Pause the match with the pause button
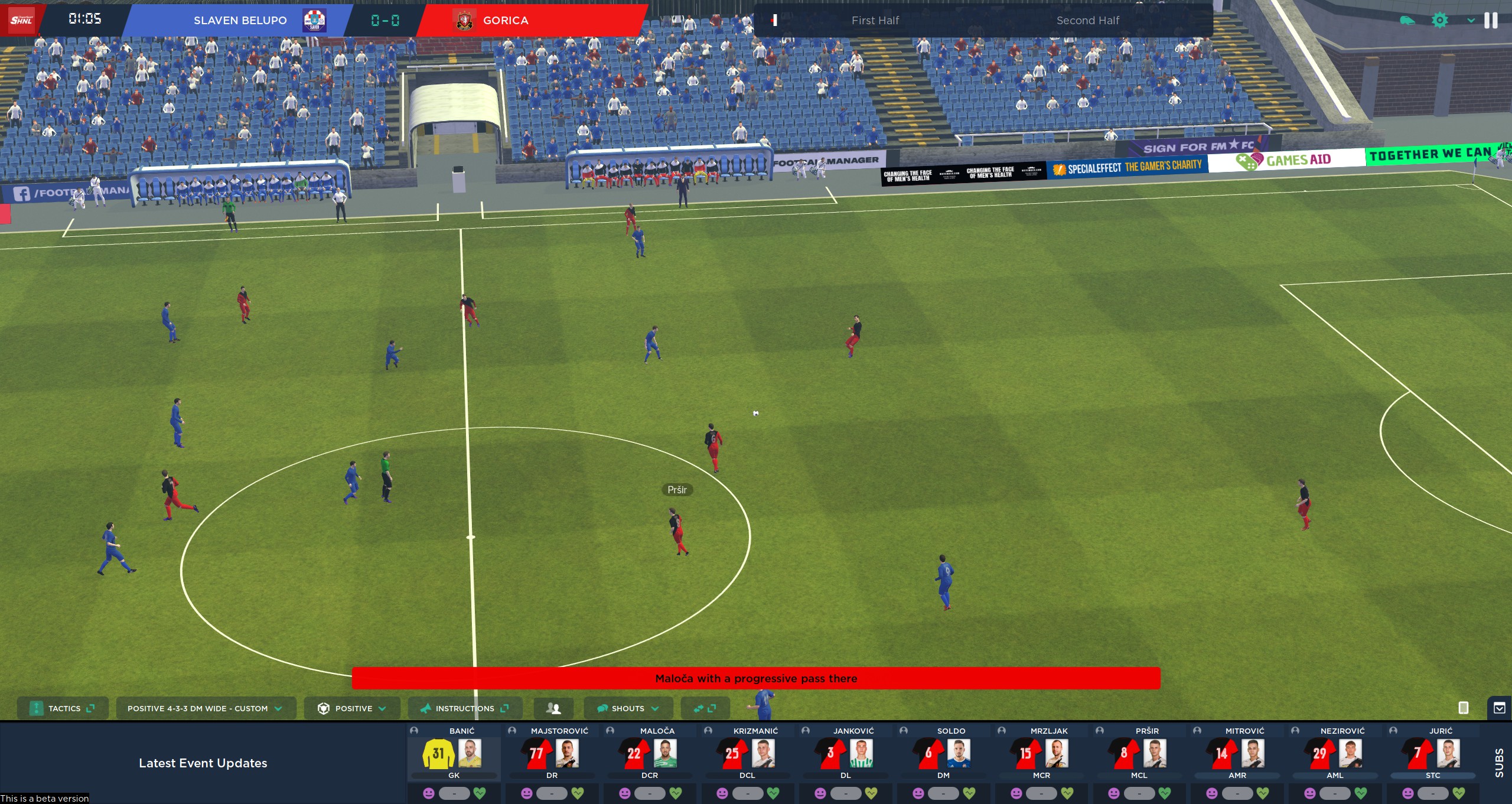The width and height of the screenshot is (1512, 804). pyautogui.click(x=1491, y=21)
